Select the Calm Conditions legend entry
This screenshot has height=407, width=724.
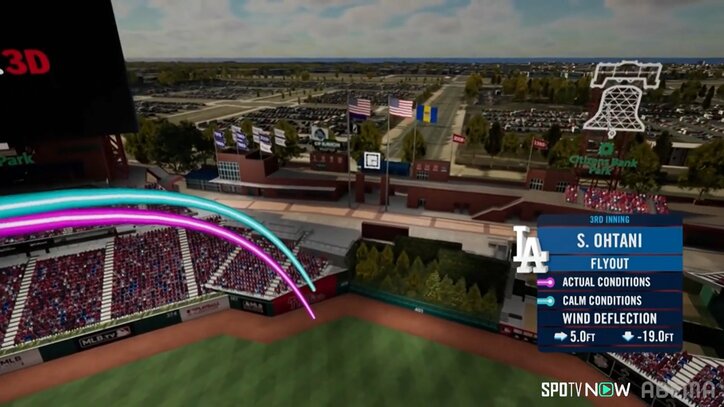click(606, 300)
